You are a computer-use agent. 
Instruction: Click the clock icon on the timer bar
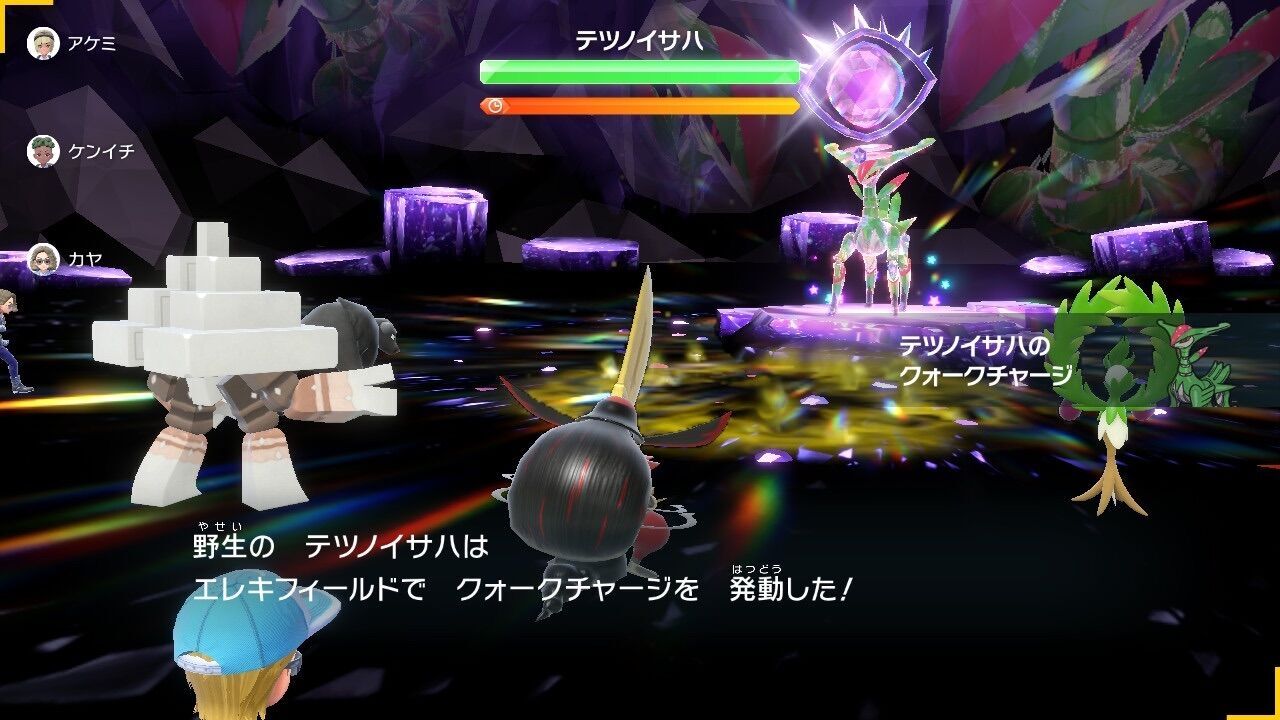click(496, 103)
